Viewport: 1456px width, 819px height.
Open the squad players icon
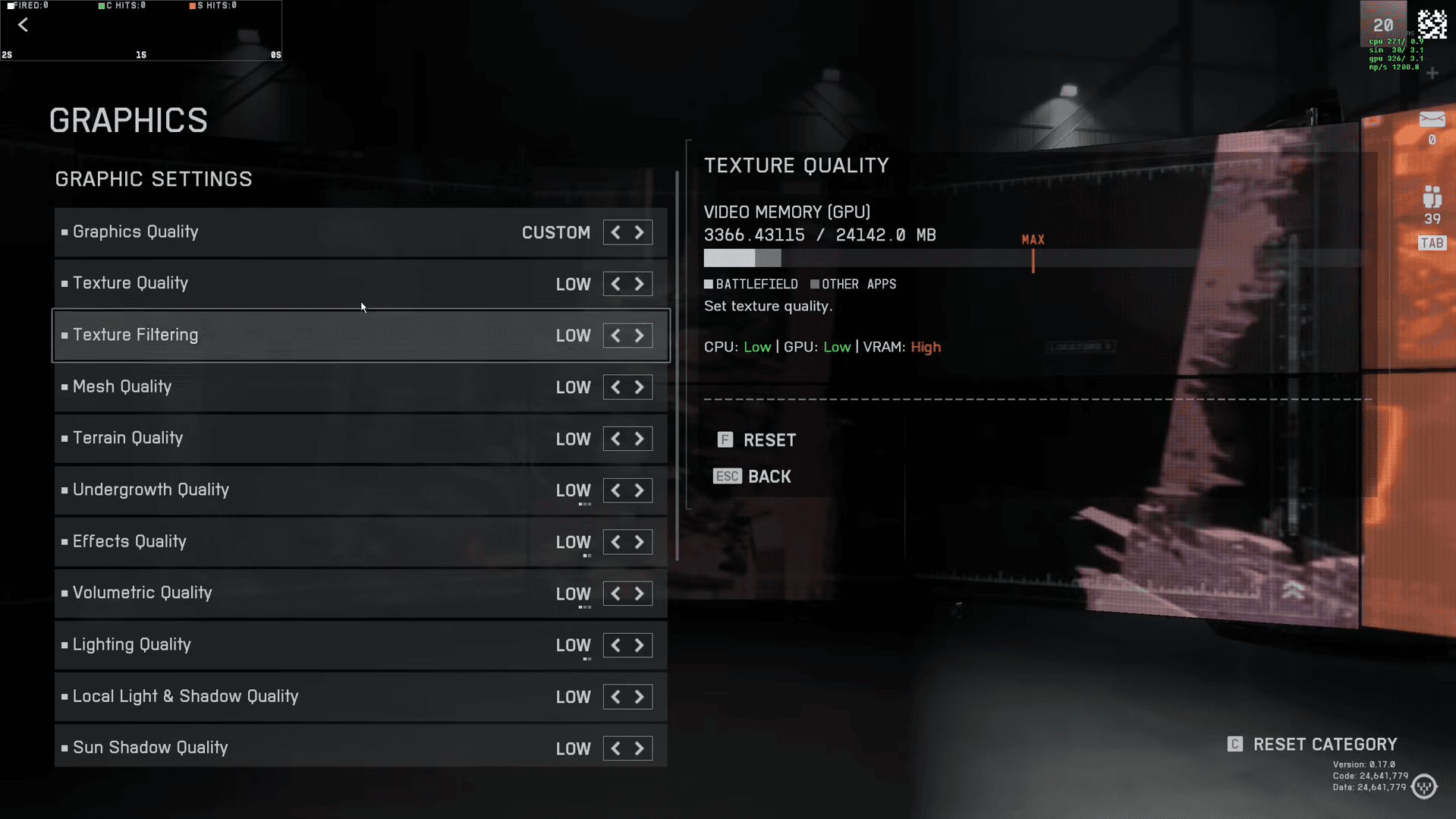(x=1432, y=198)
